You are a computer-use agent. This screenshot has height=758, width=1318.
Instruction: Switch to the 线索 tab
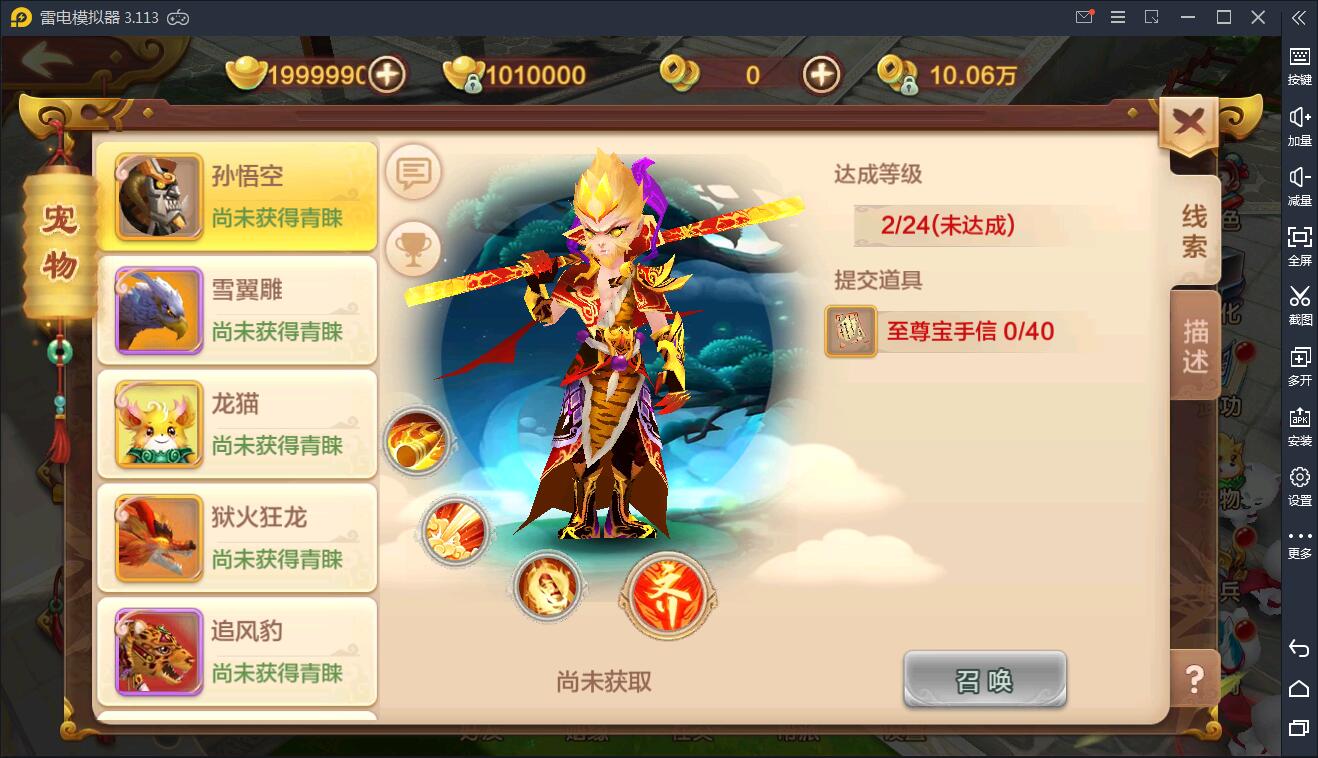[x=1196, y=228]
